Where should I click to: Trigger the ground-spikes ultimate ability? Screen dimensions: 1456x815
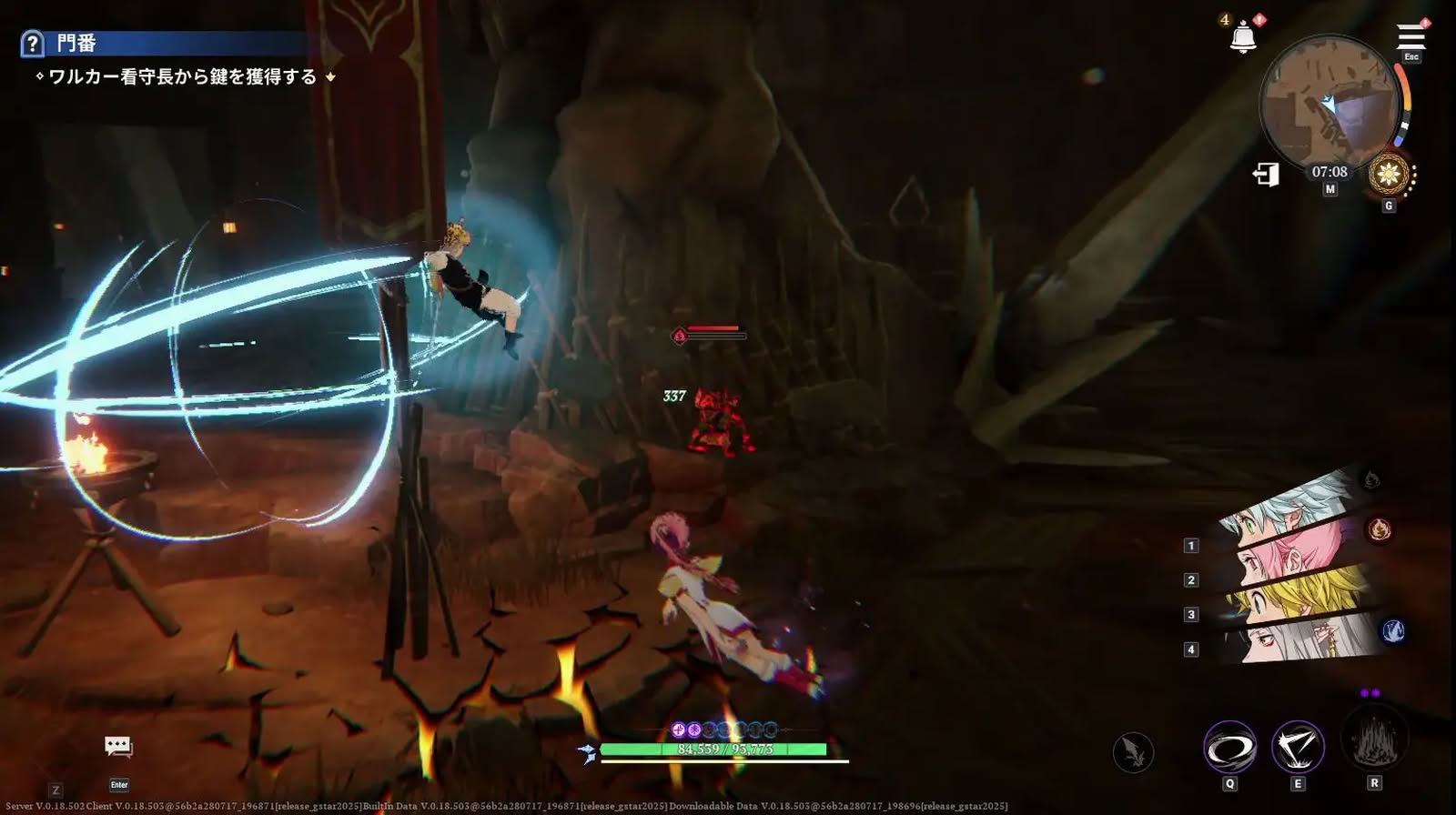point(1374,739)
